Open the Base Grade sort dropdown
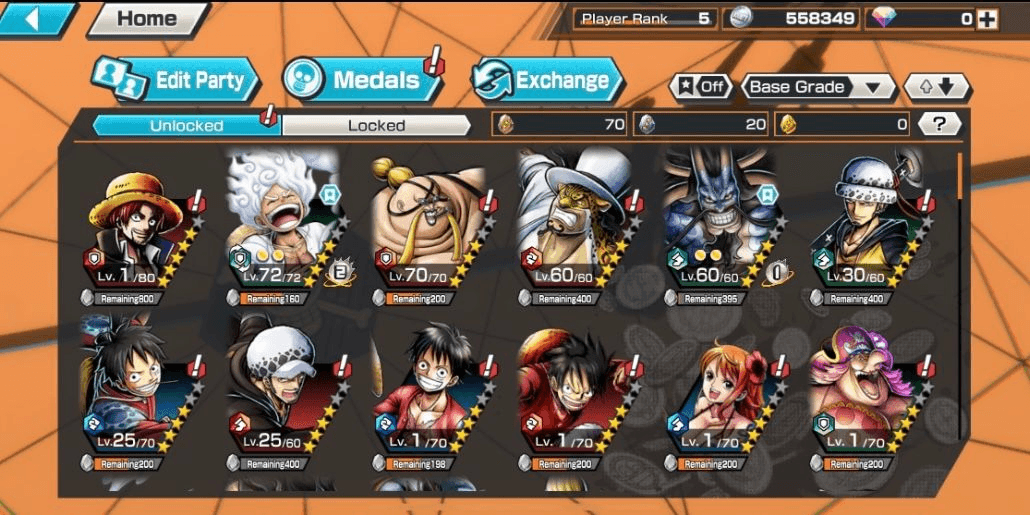Screen dimensions: 1030x515 818,87
